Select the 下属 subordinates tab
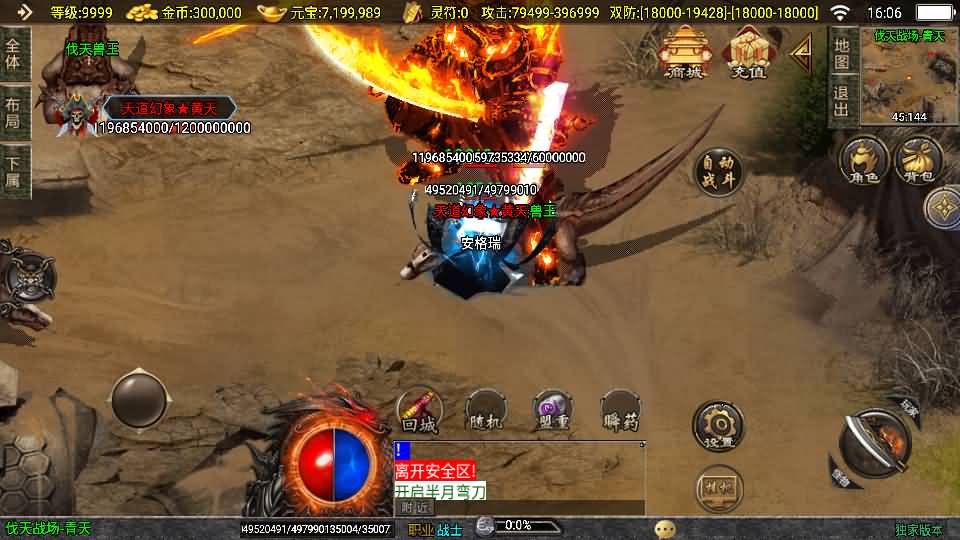 [13, 171]
